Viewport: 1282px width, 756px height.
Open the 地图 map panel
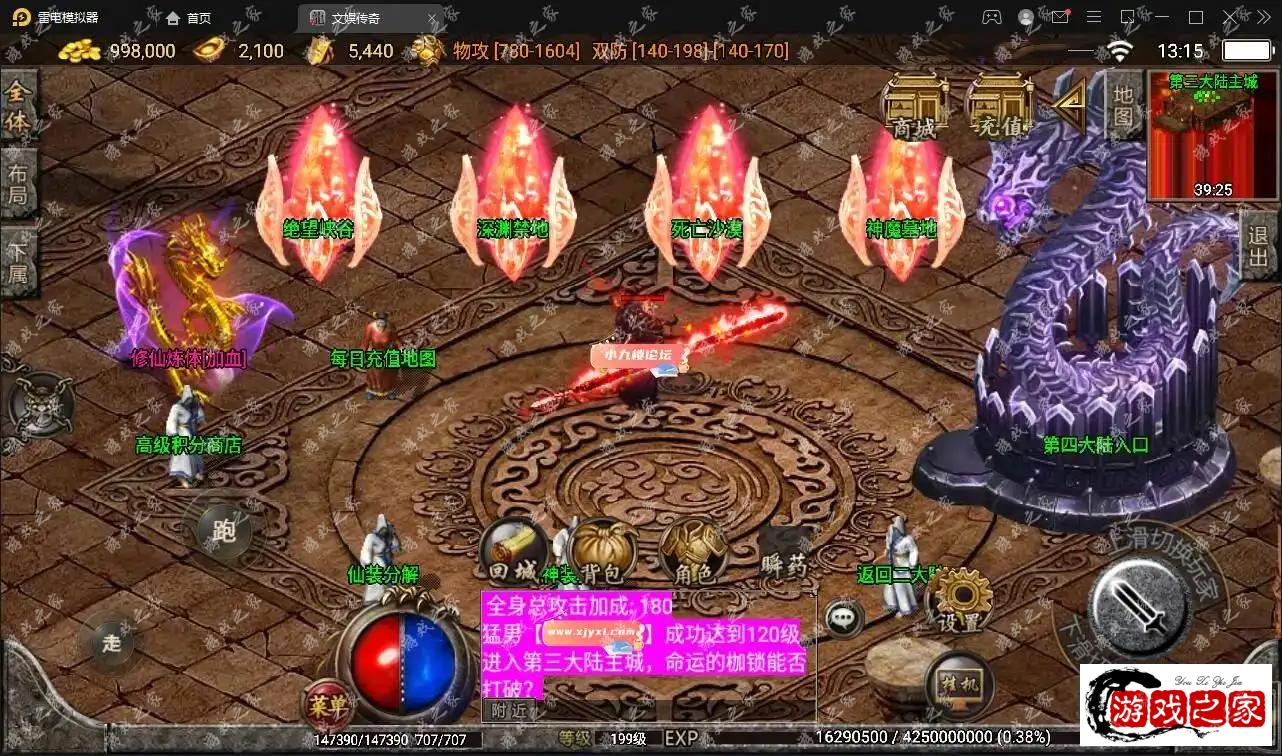[1124, 103]
